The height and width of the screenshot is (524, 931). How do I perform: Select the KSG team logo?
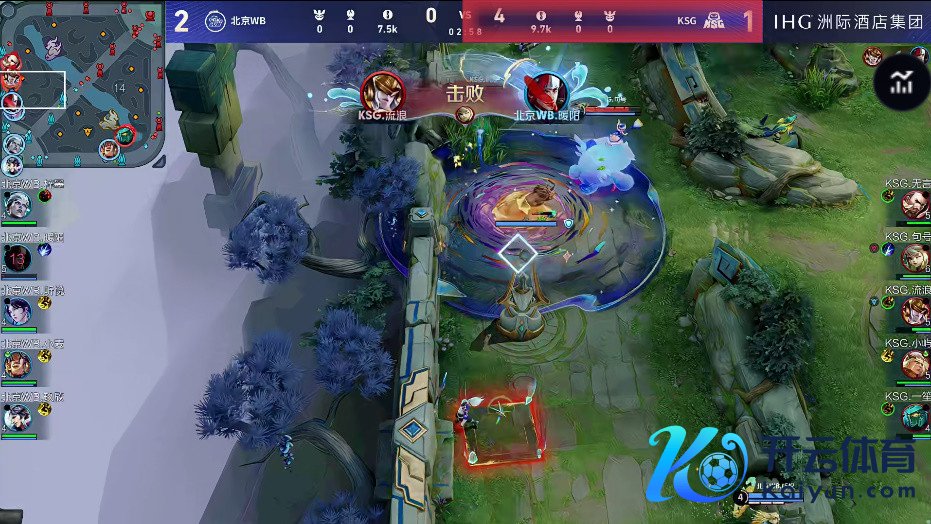tap(715, 20)
